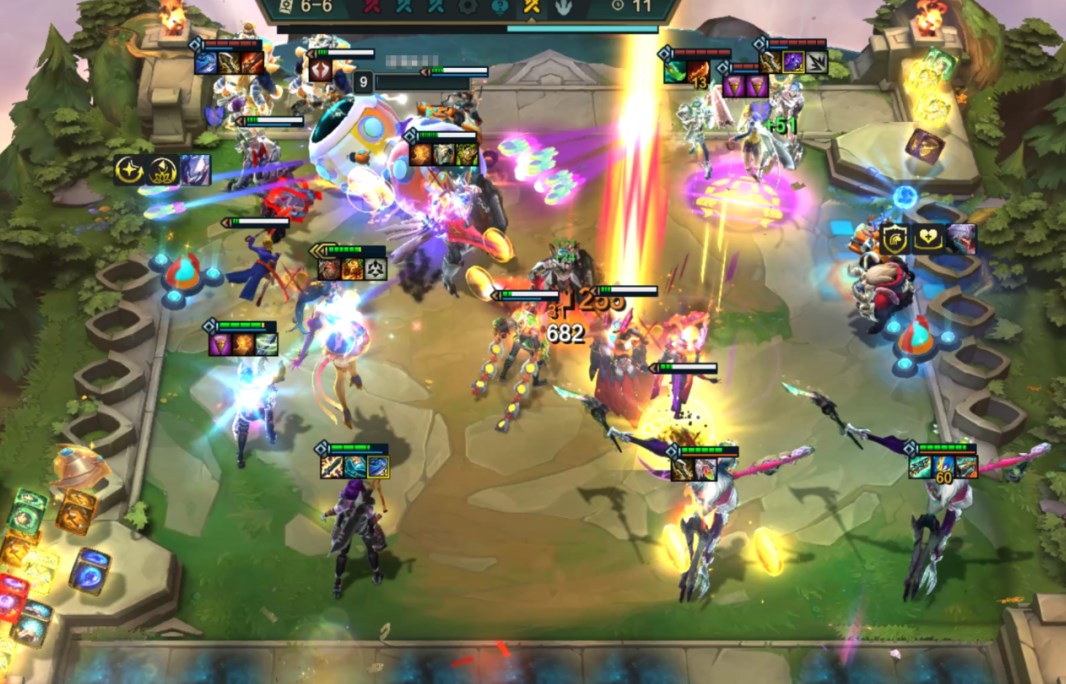Click the purple-armored champion portrait beside lotus augment
The height and width of the screenshot is (684, 1066).
click(194, 169)
